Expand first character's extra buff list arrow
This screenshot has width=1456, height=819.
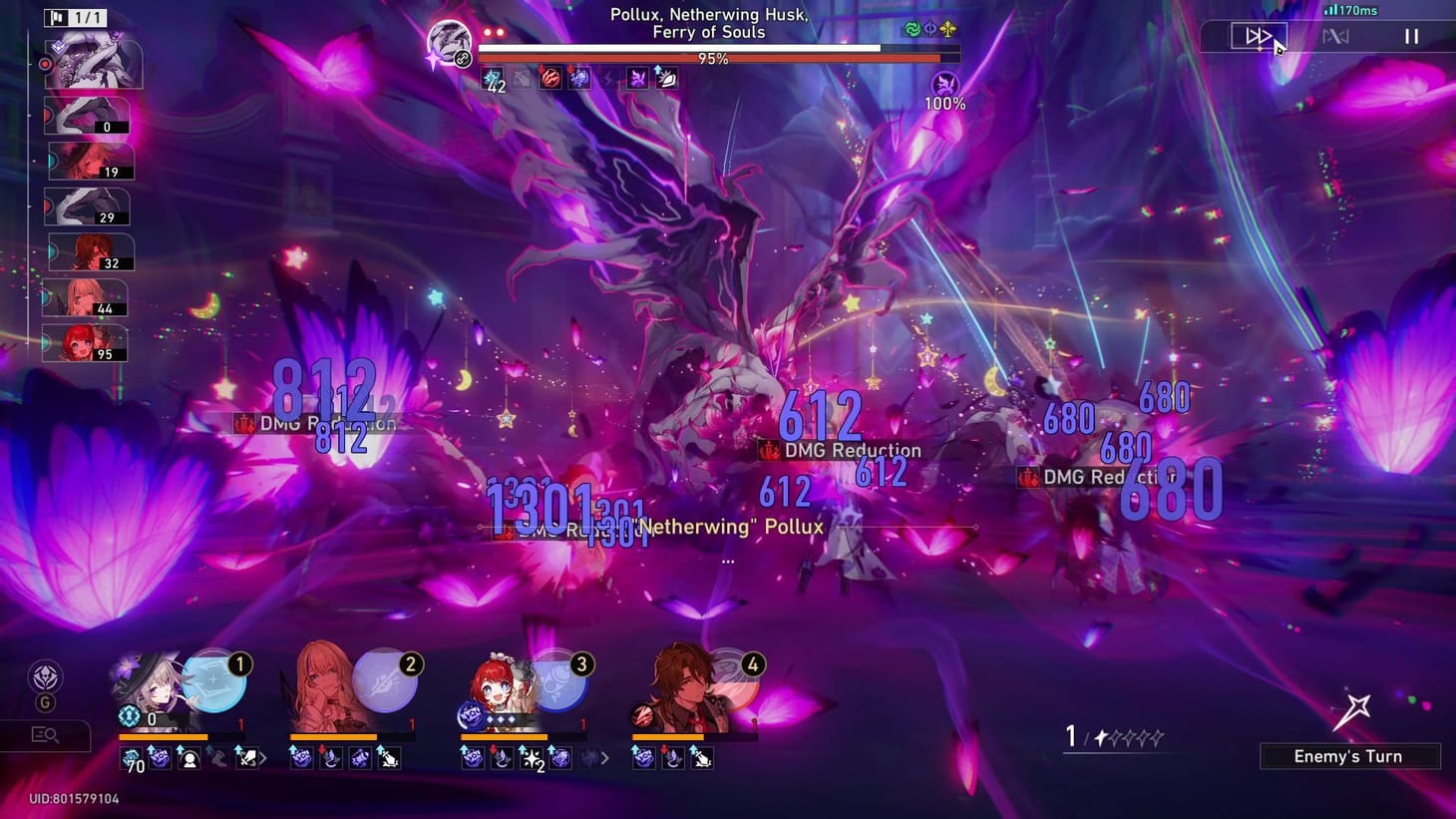click(264, 759)
